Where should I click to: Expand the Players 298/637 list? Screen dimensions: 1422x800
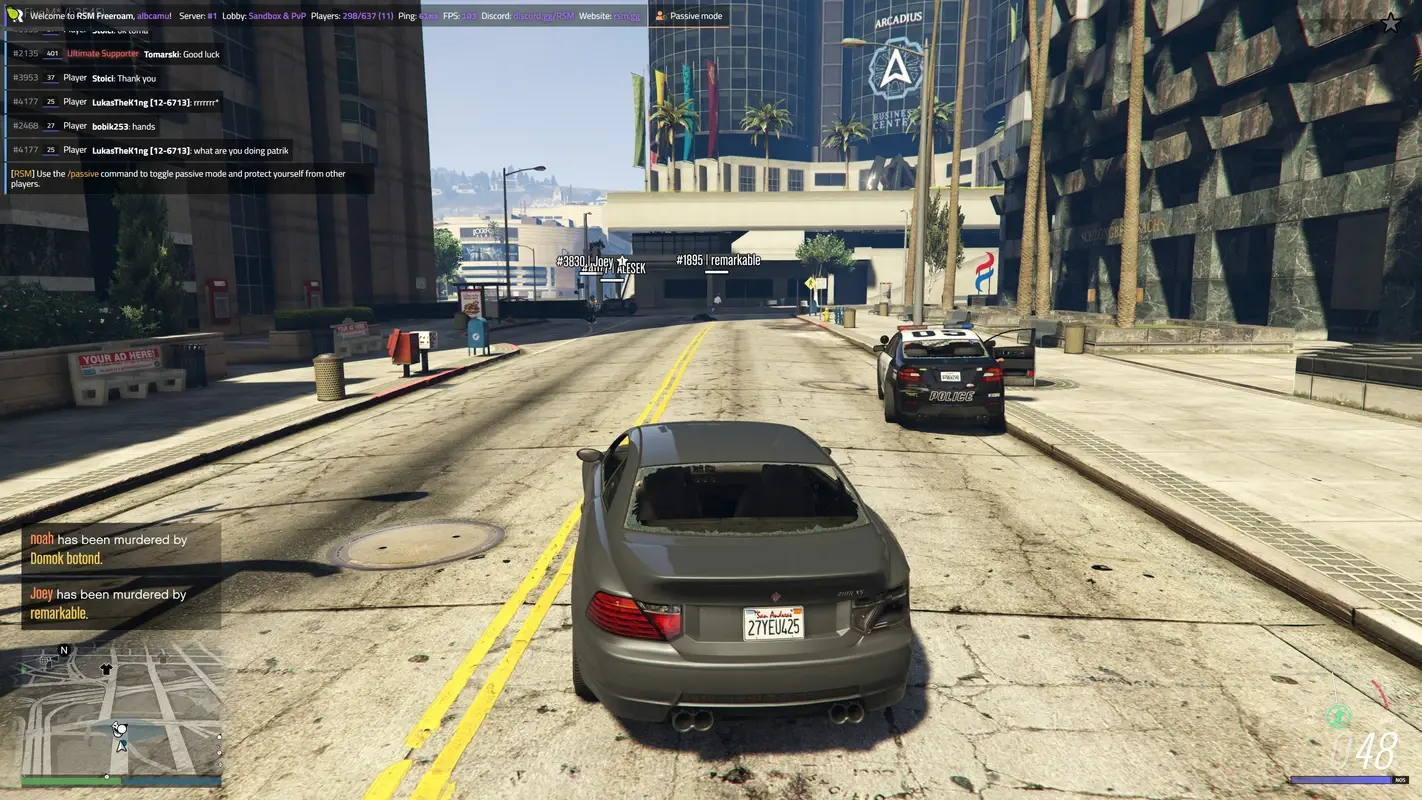(365, 15)
